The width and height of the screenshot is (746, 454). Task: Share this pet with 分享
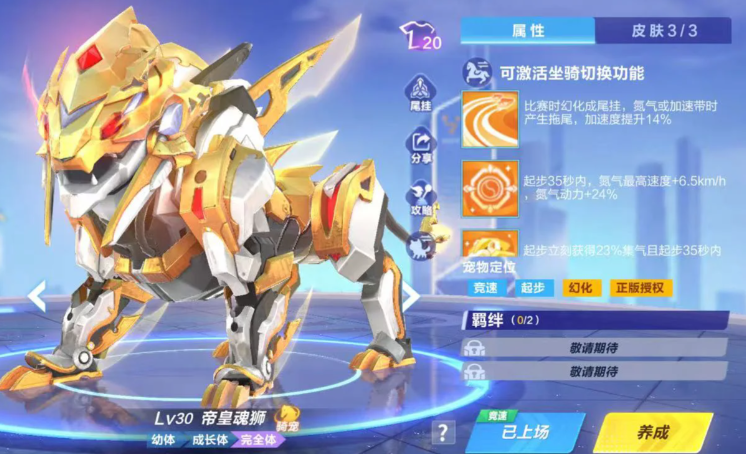420,146
